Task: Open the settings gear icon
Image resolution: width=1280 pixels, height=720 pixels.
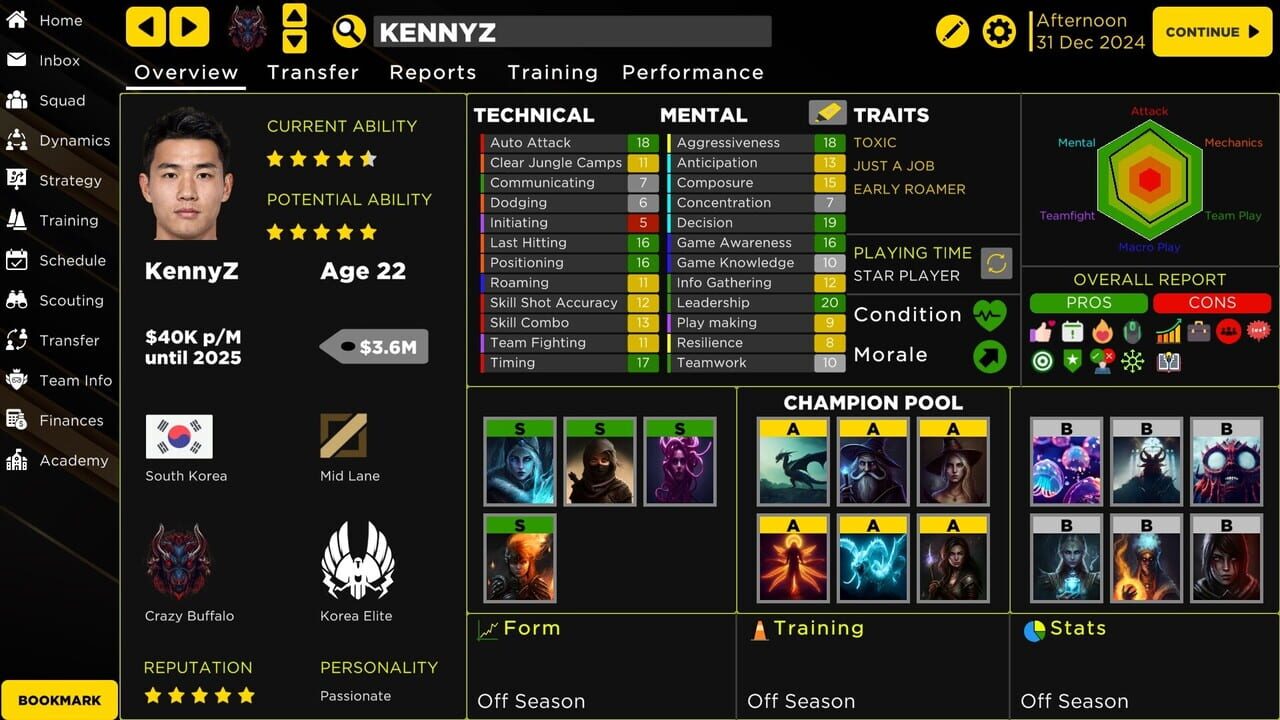Action: pyautogui.click(x=998, y=31)
